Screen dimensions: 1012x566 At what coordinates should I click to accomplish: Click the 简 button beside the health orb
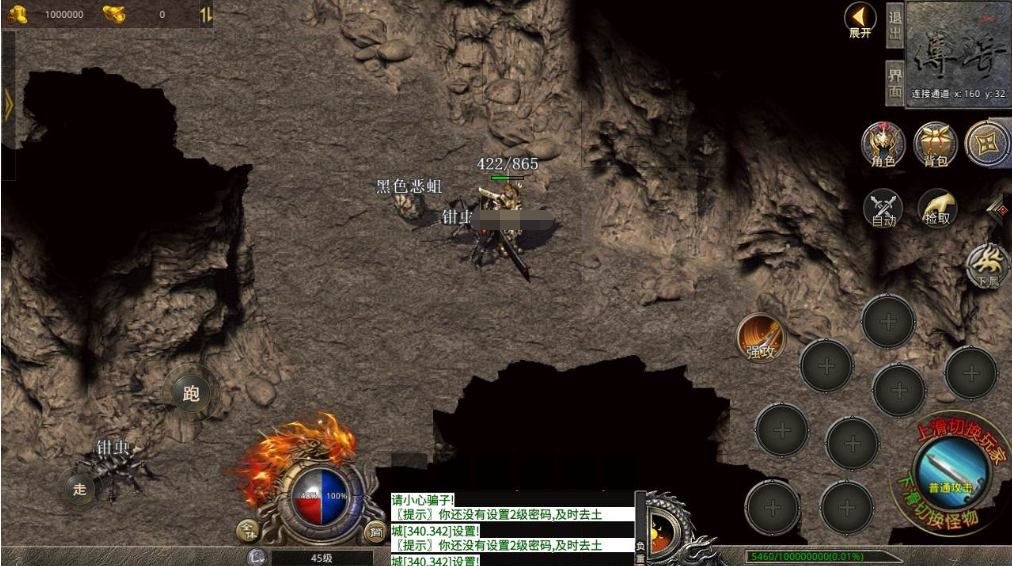375,531
